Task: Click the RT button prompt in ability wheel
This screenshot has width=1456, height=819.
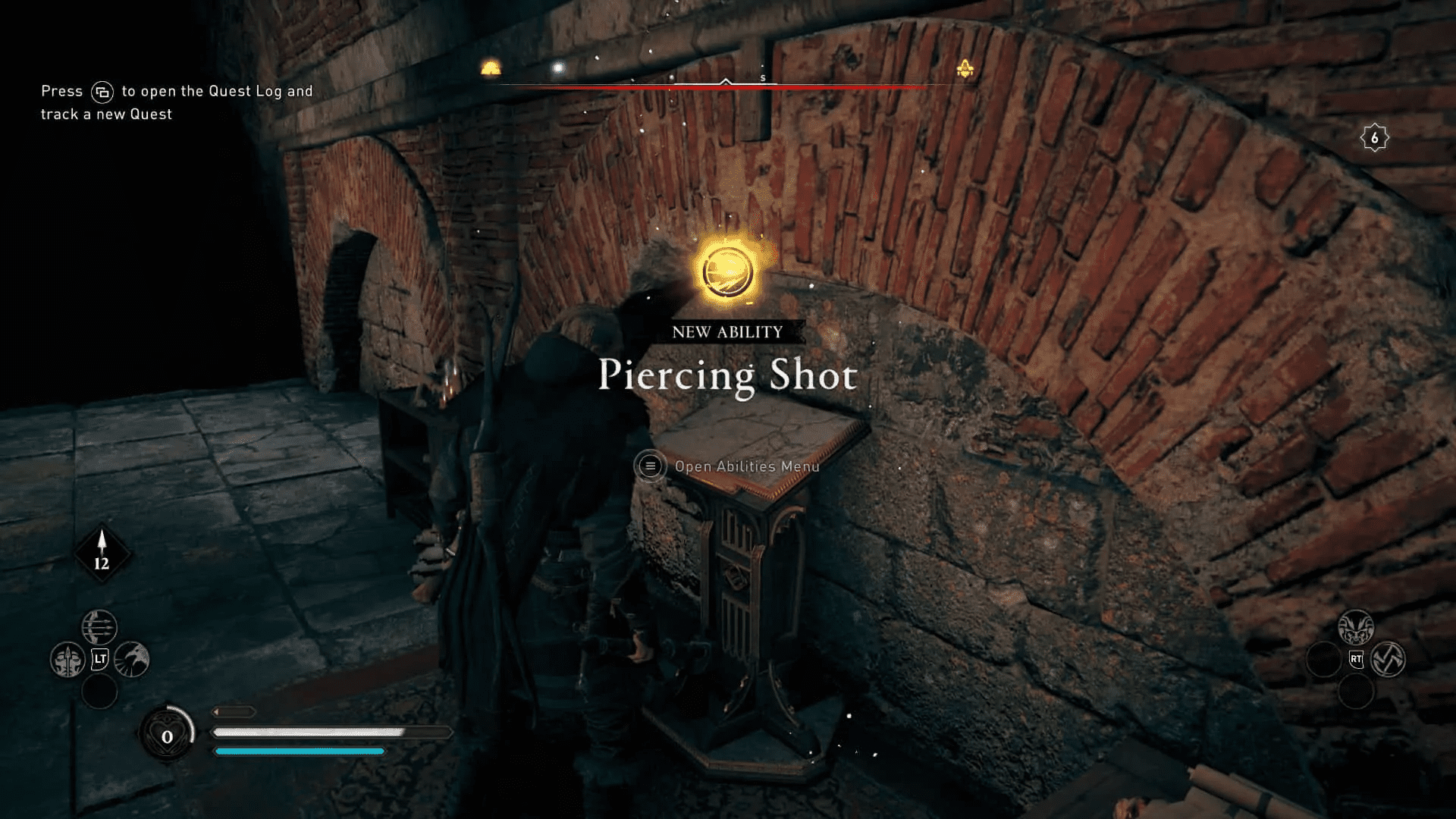Action: (1356, 657)
